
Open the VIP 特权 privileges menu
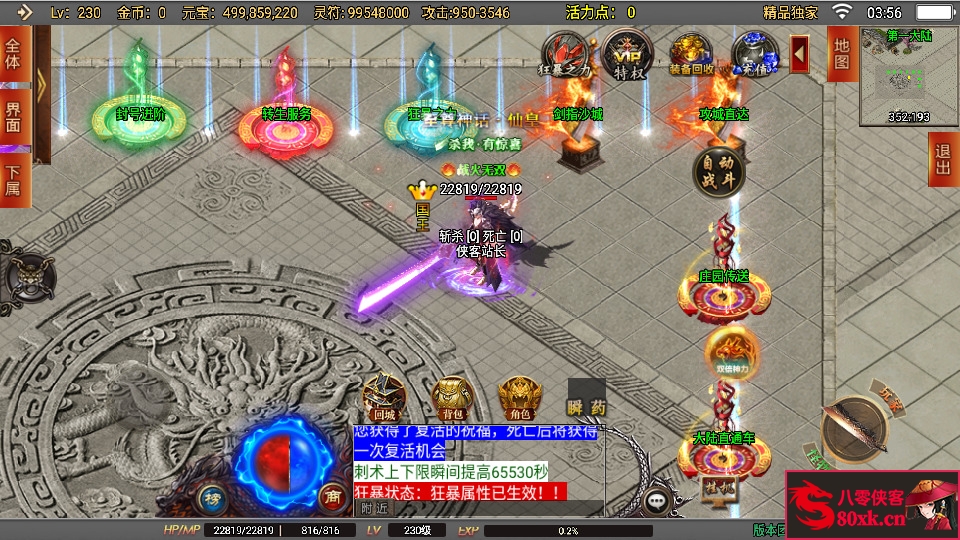click(x=628, y=52)
